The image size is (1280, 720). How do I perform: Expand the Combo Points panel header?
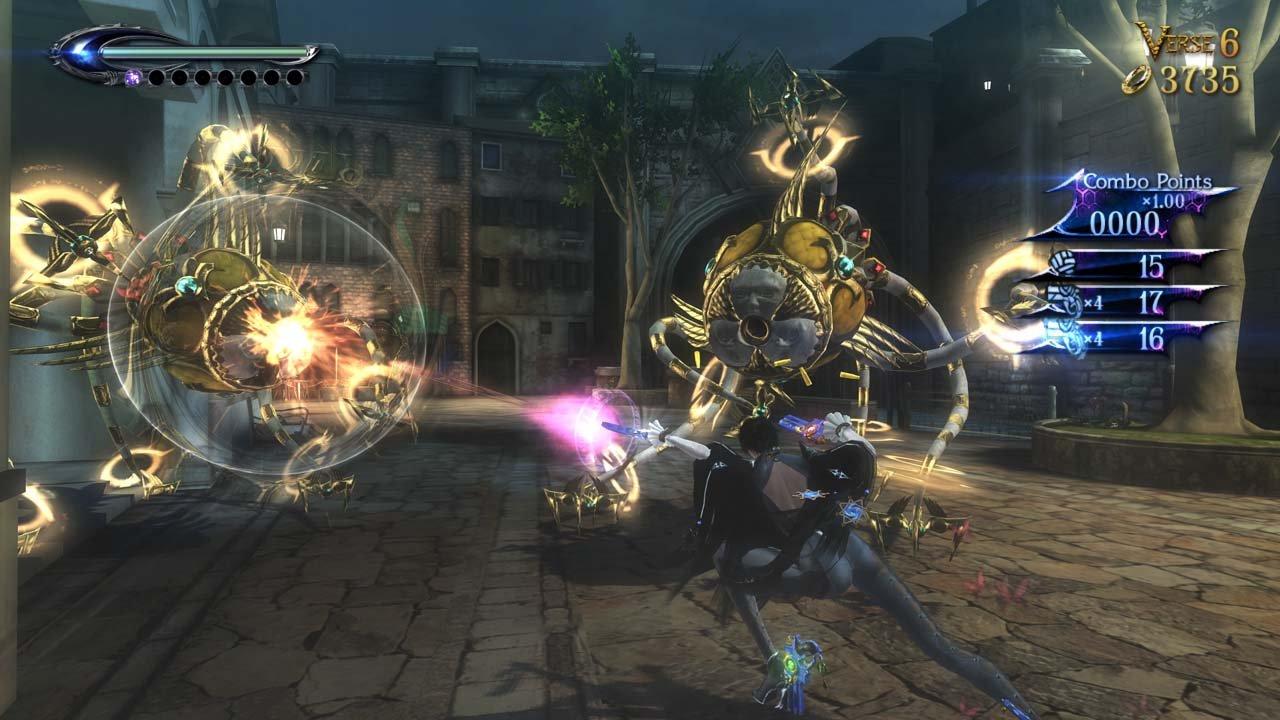(1147, 181)
